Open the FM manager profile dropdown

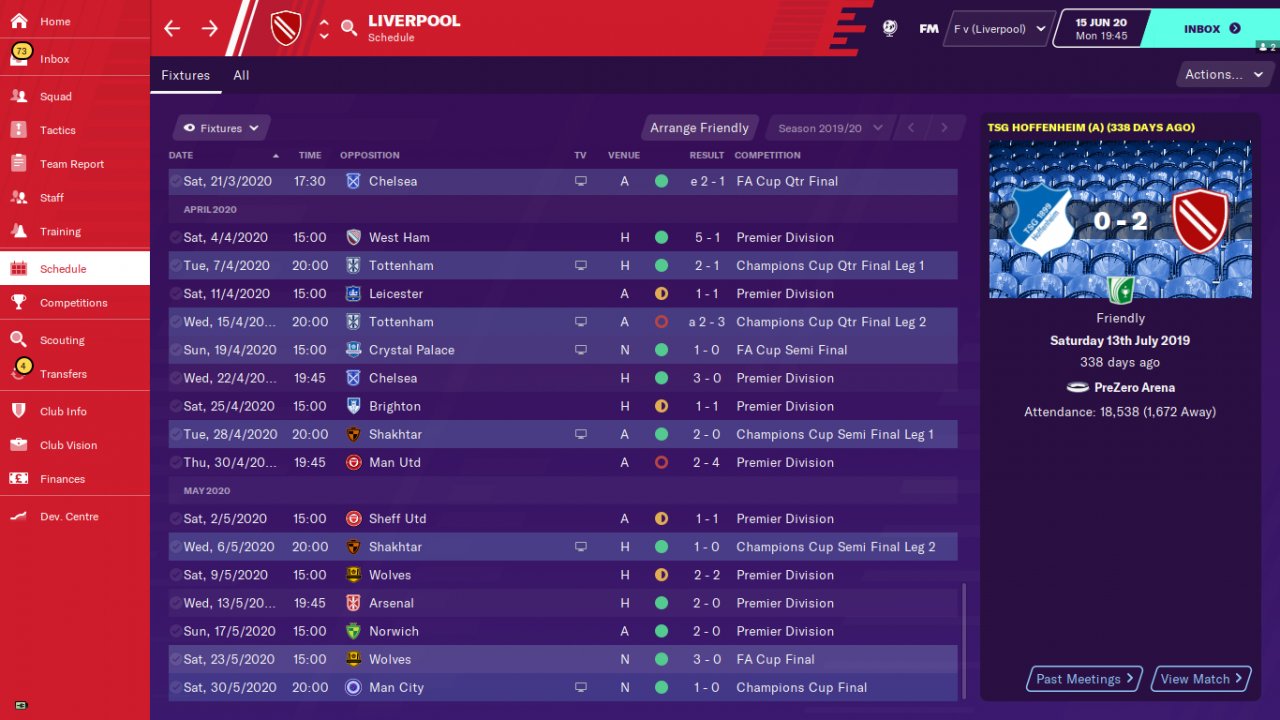point(997,29)
